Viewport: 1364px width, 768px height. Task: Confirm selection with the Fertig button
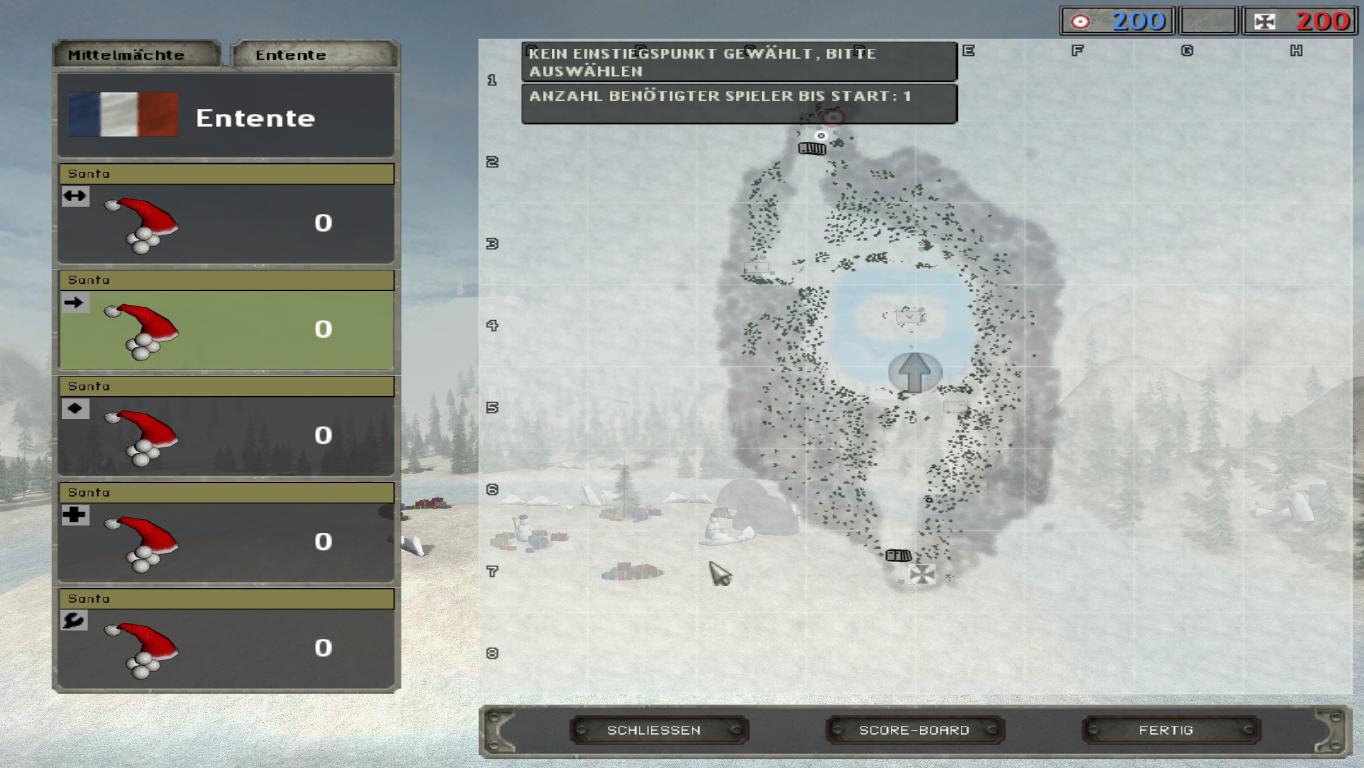(x=1166, y=730)
